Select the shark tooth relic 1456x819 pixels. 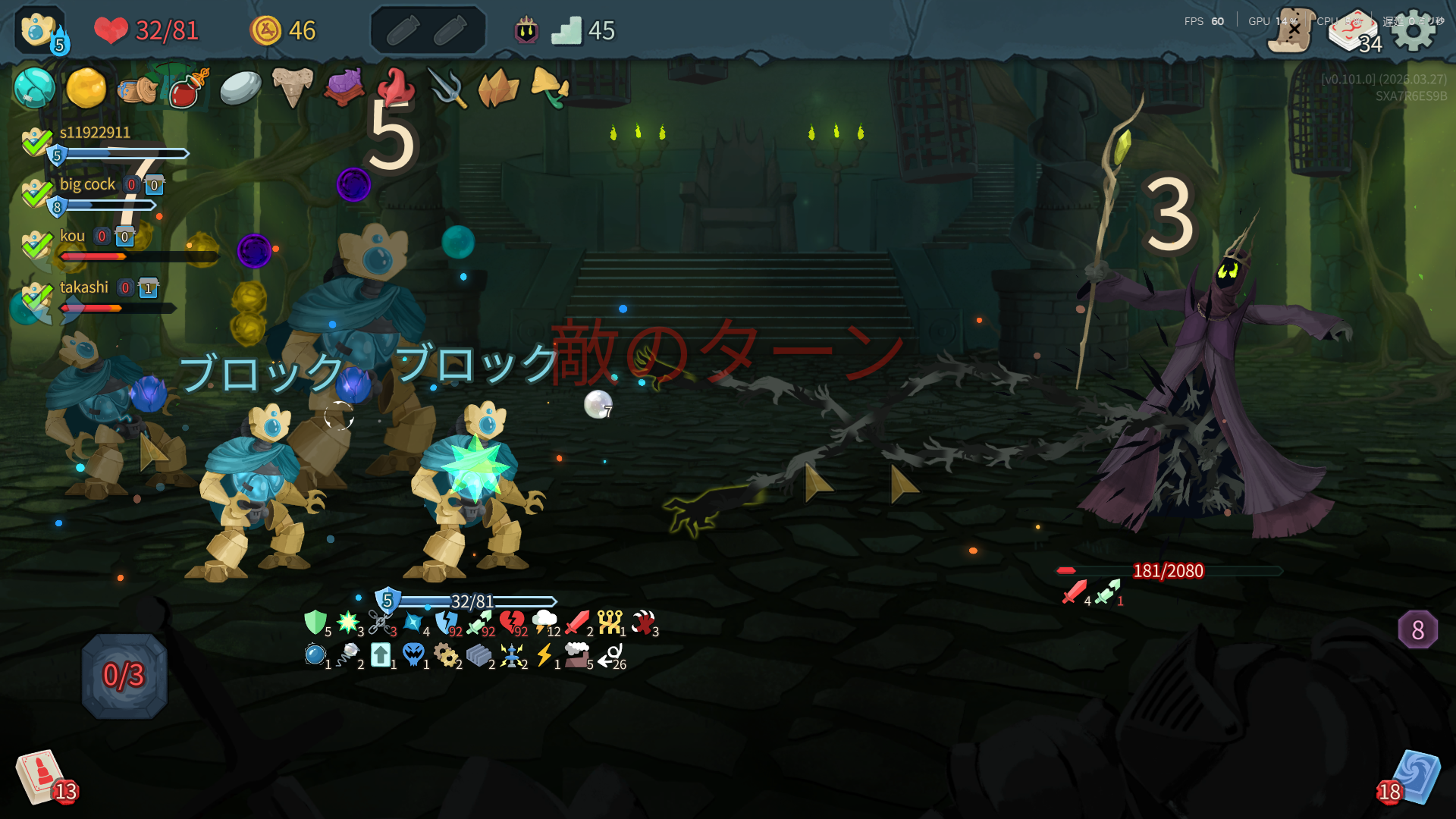[x=292, y=86]
